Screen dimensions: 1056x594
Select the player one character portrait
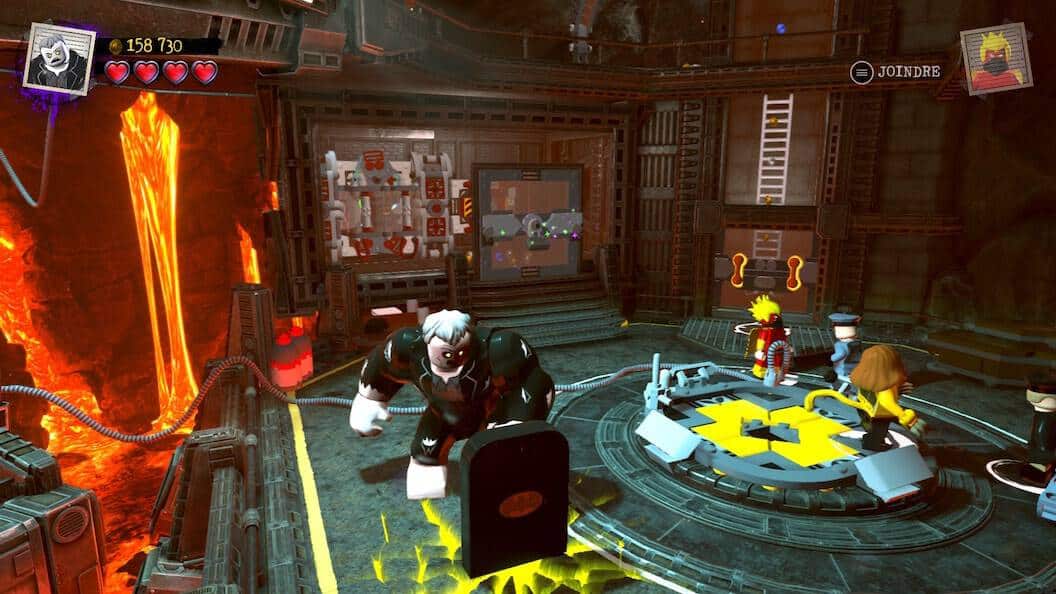(59, 58)
